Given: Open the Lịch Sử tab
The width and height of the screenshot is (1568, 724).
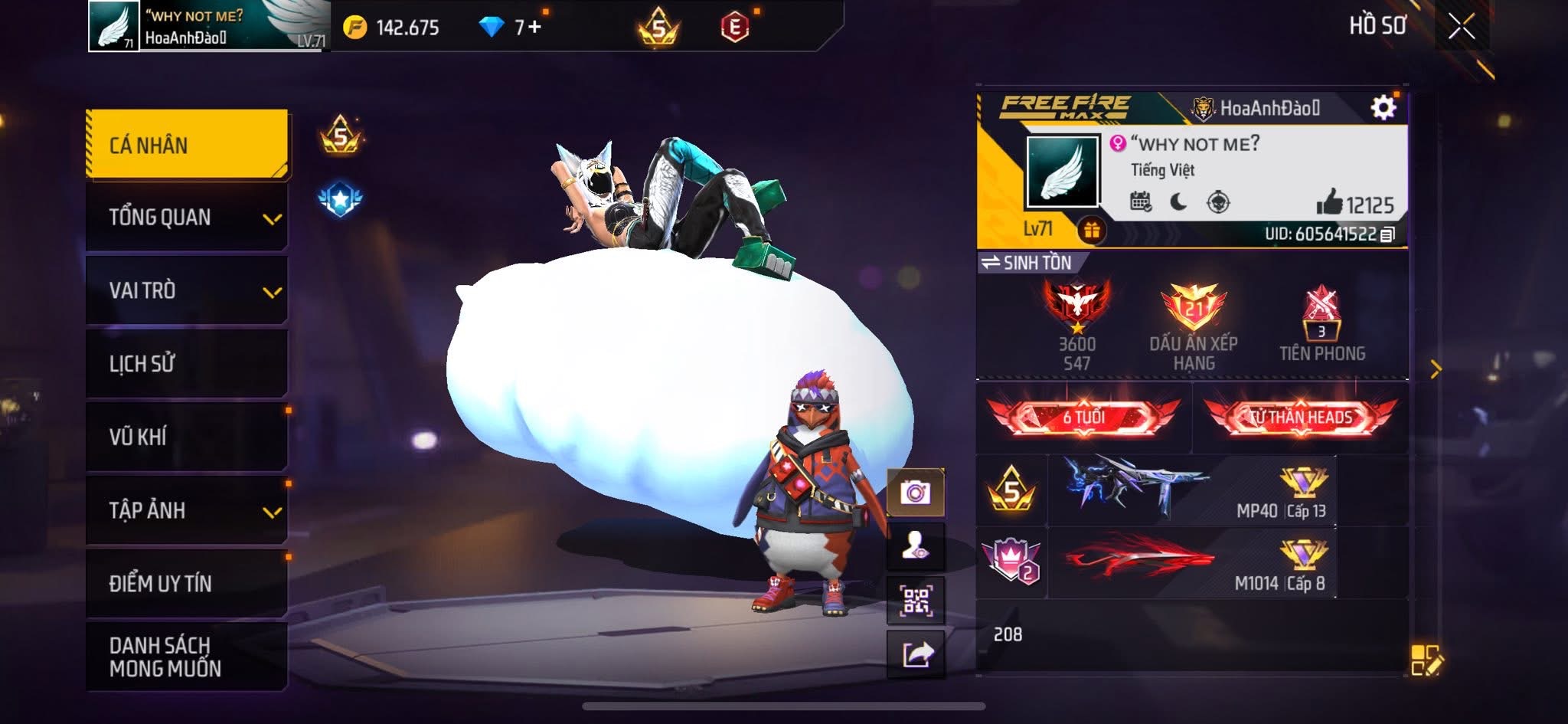Looking at the screenshot, I should [187, 363].
